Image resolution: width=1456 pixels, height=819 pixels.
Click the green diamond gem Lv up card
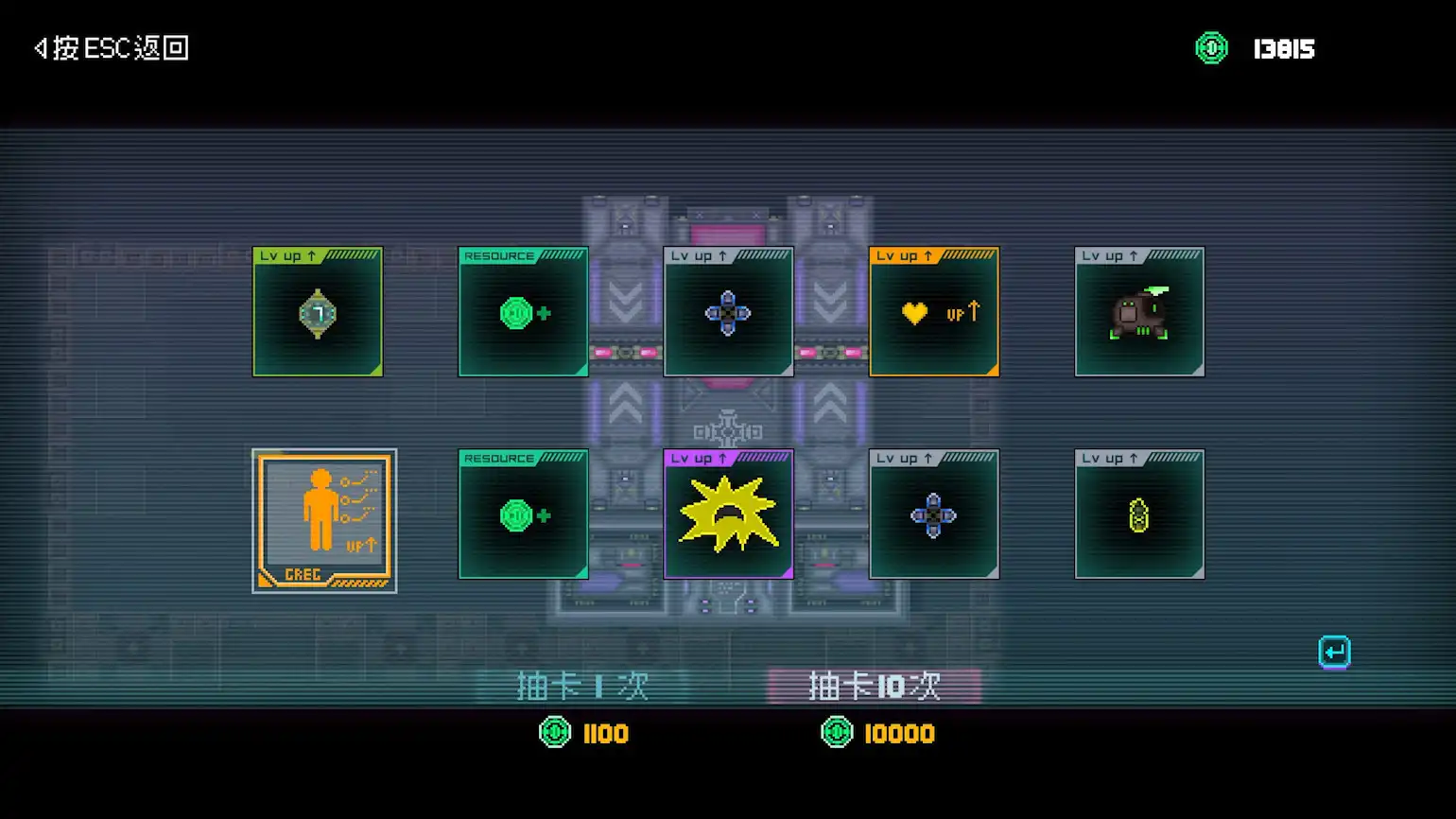[x=317, y=312]
